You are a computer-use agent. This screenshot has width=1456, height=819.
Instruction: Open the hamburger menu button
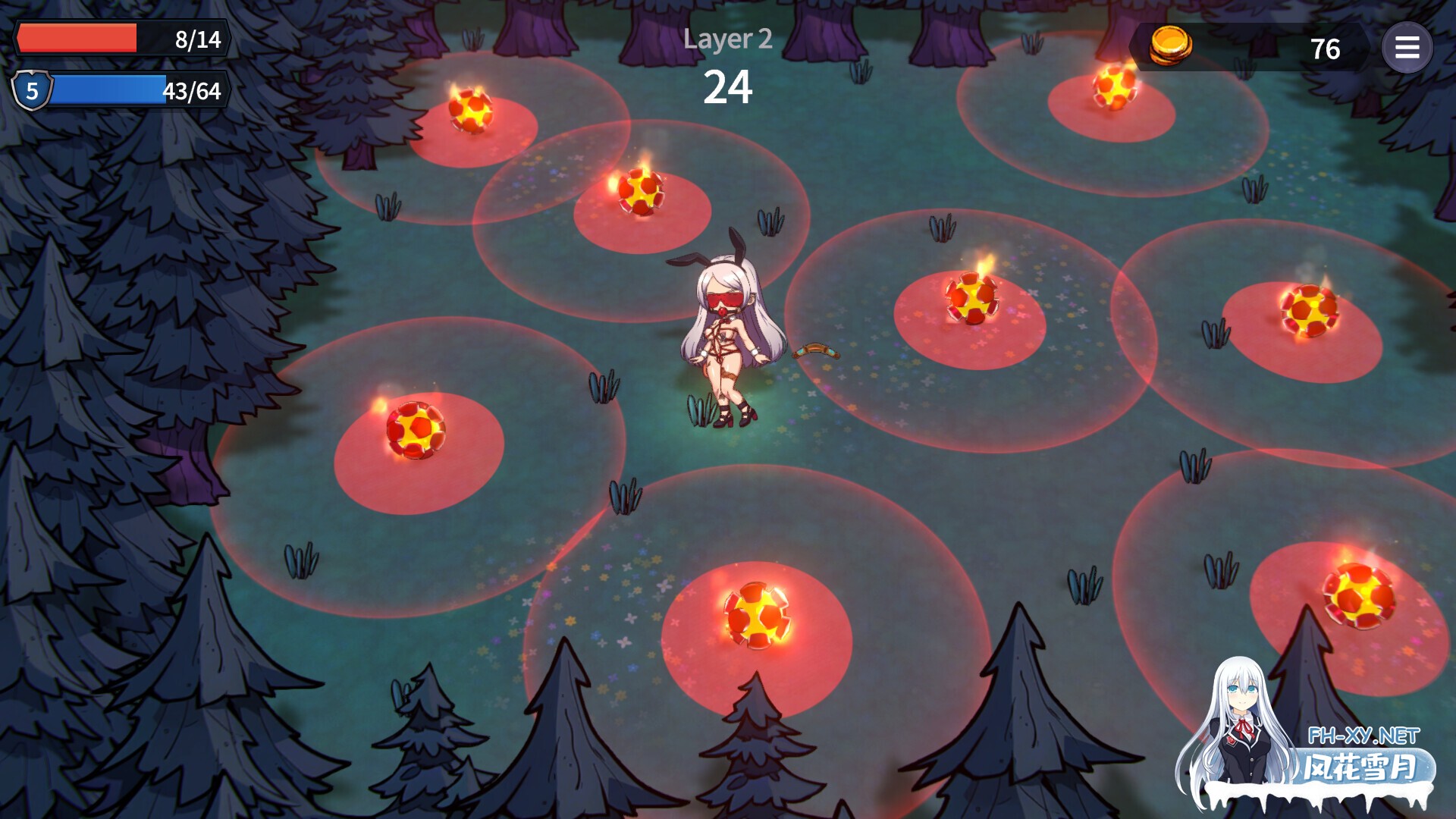click(x=1407, y=48)
